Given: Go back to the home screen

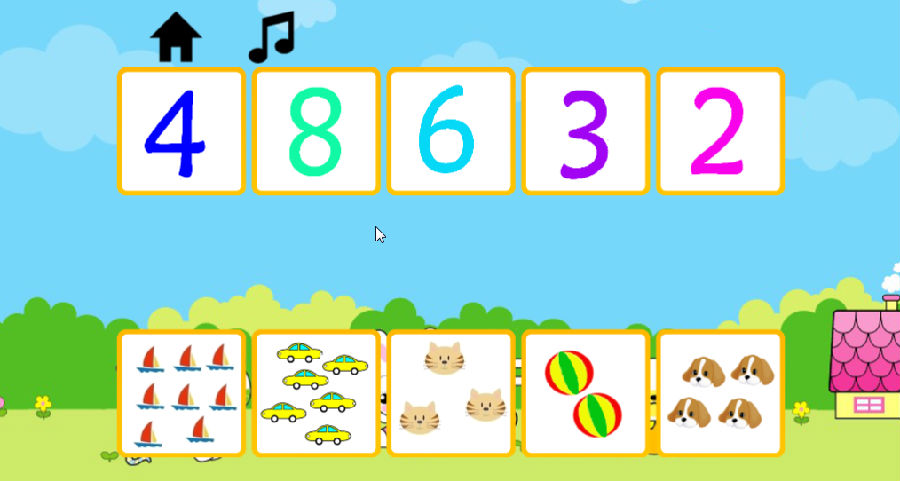Looking at the screenshot, I should 176,38.
